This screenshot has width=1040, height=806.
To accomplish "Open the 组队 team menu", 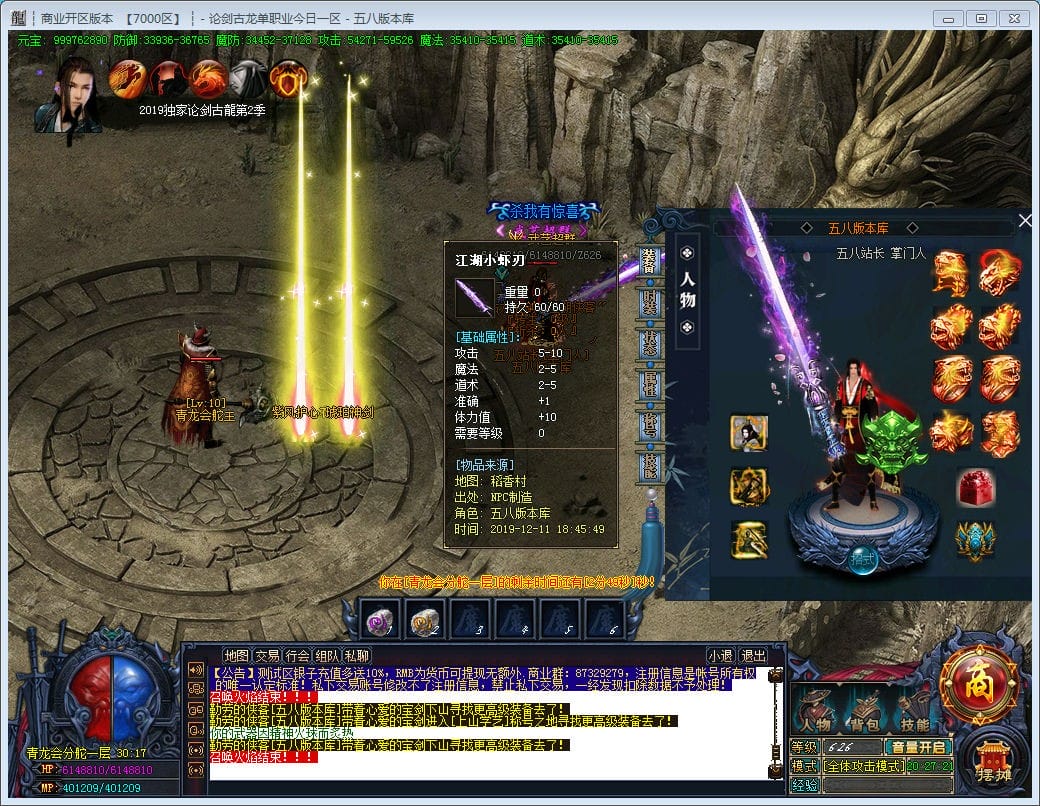I will [x=327, y=656].
